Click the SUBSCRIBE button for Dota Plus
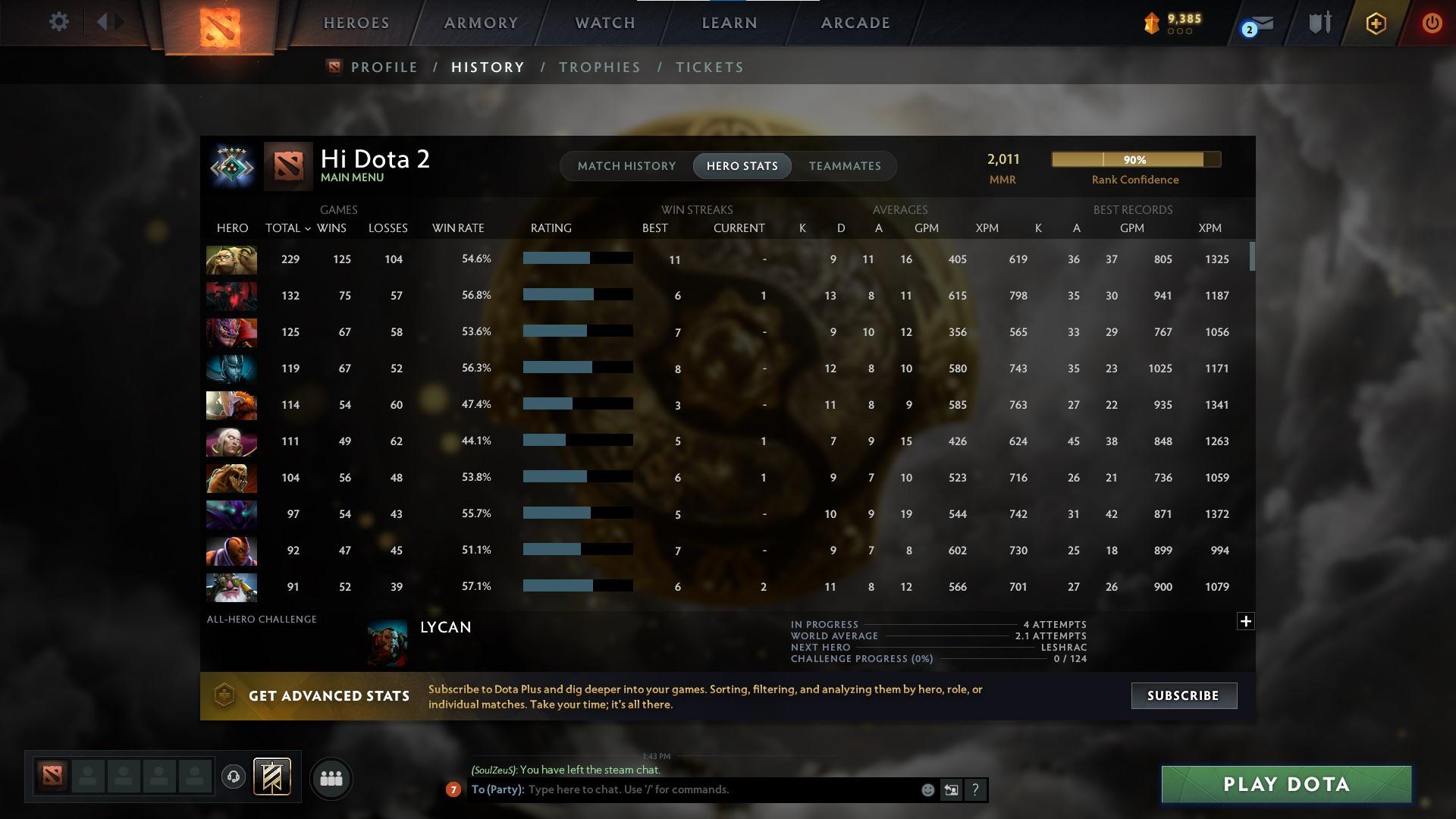Viewport: 1456px width, 819px height. (x=1183, y=695)
